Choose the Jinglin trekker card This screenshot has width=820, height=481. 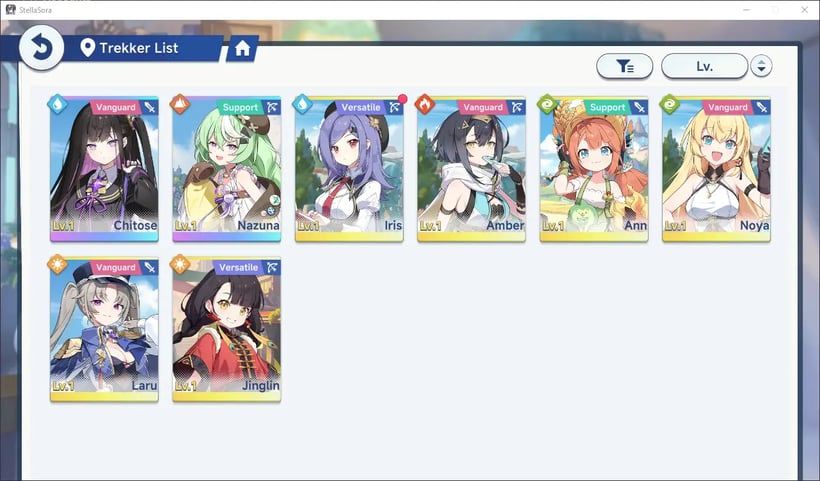[226, 328]
